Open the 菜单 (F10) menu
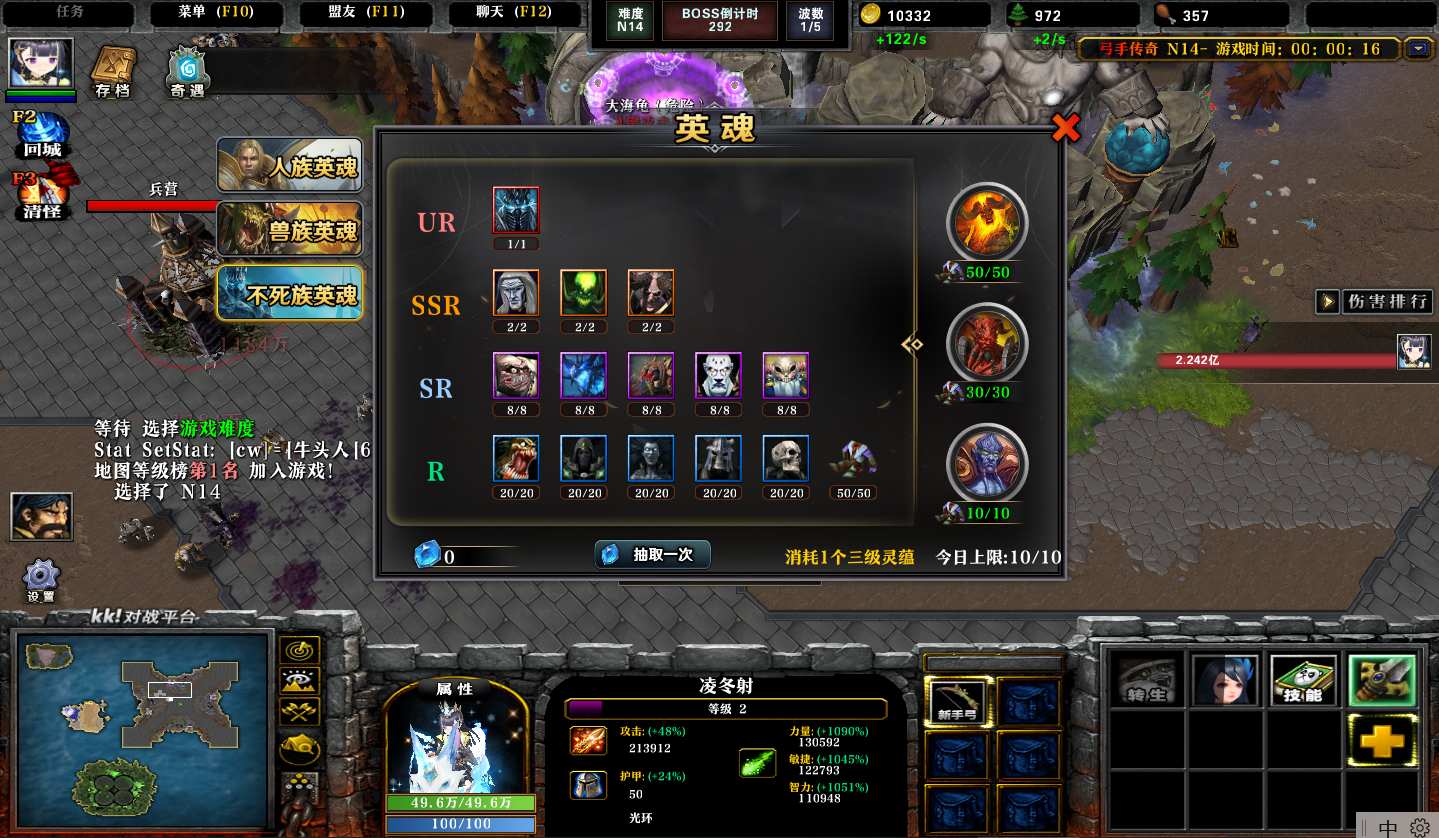The height and width of the screenshot is (838, 1439). pos(215,13)
